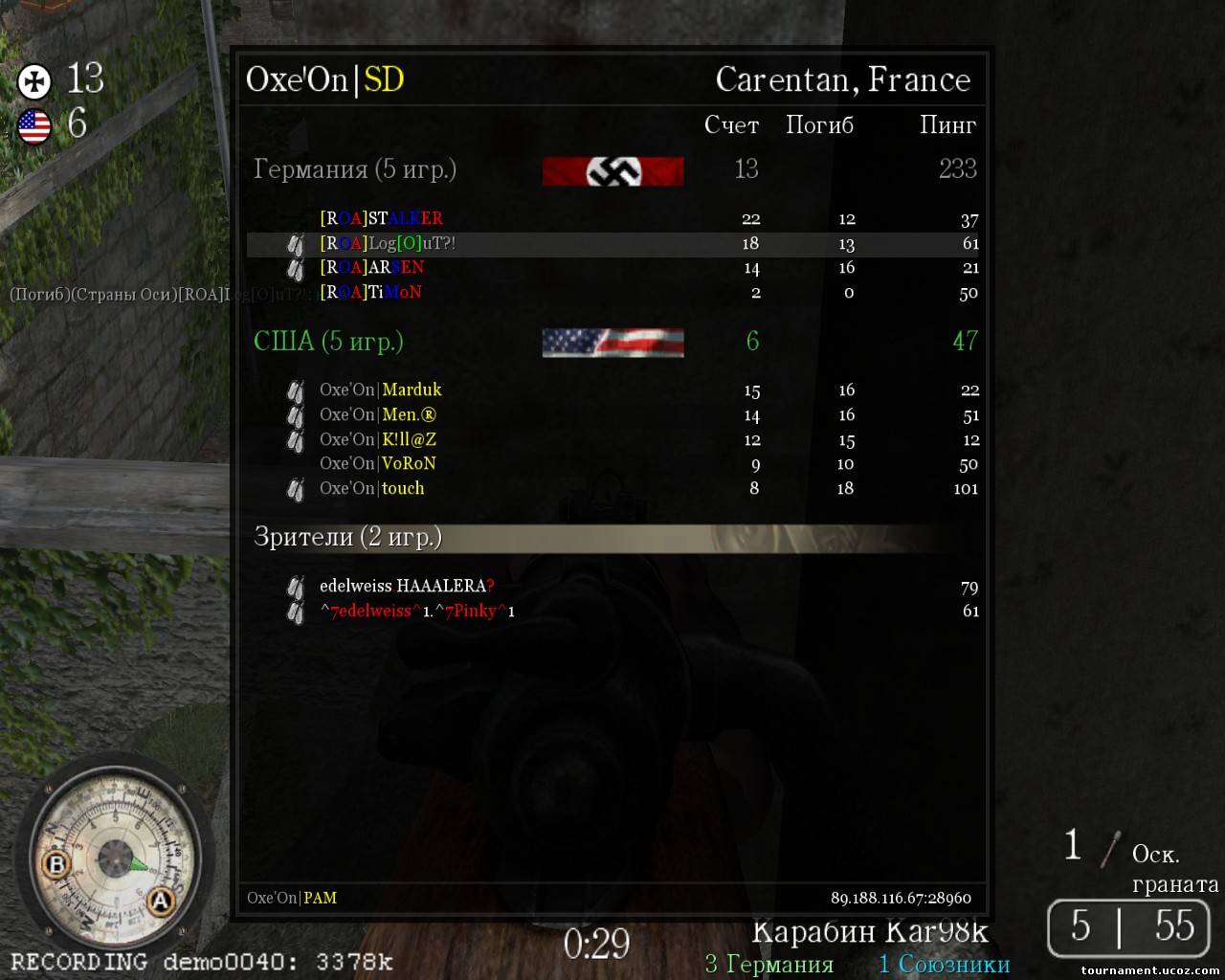This screenshot has width=1225, height=980.
Task: Click the compass minimap
Action: pyautogui.click(x=113, y=855)
